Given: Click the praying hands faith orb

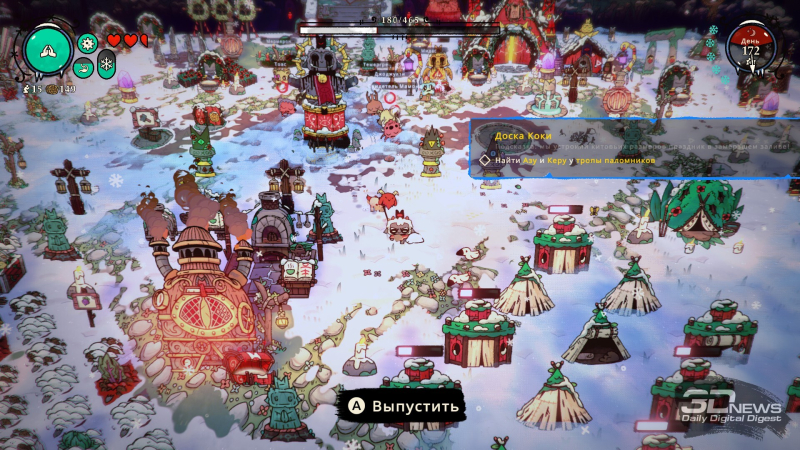Looking at the screenshot, I should 48,50.
